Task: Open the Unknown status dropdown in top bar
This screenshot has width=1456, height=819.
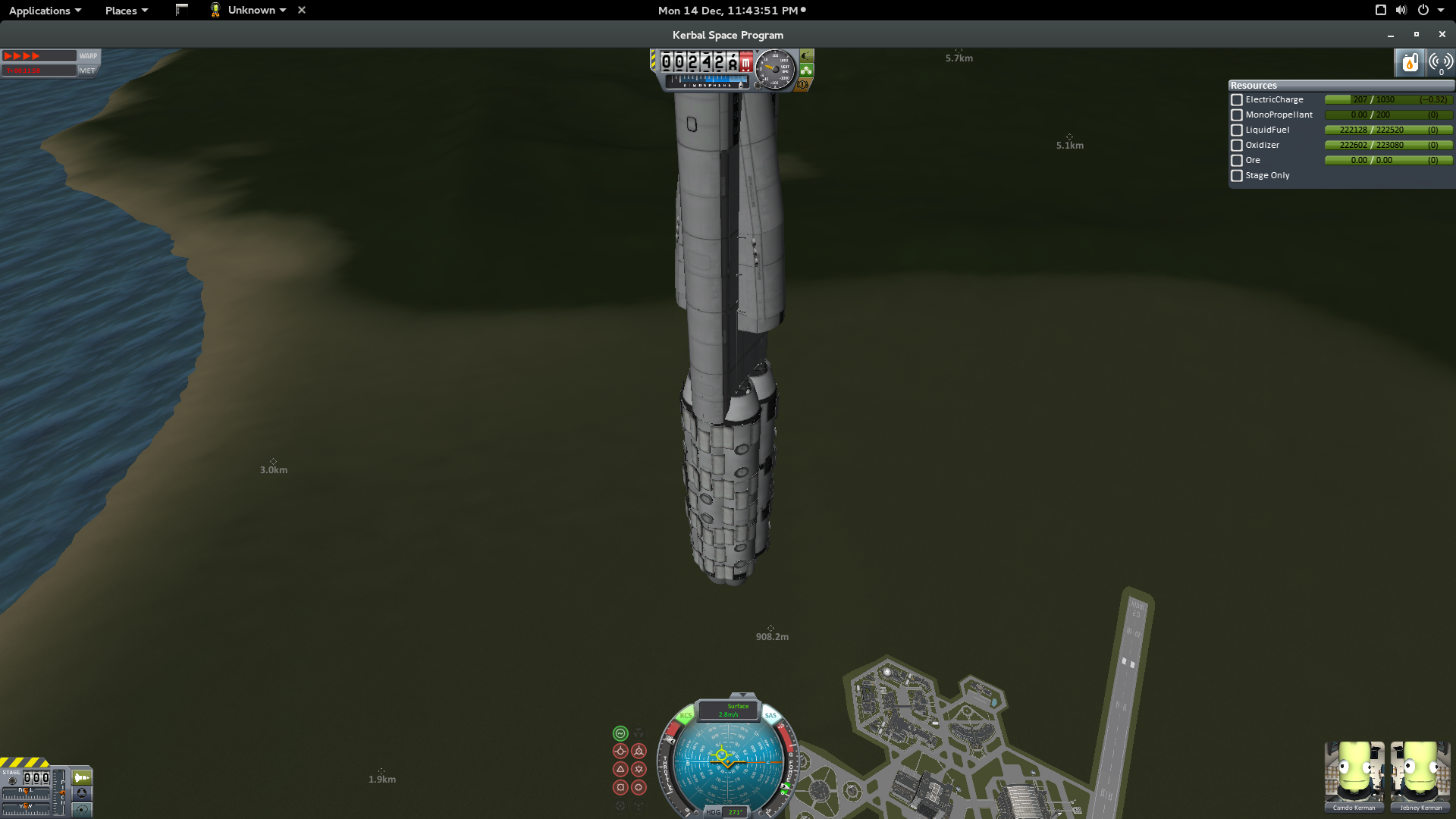Action: [x=250, y=10]
